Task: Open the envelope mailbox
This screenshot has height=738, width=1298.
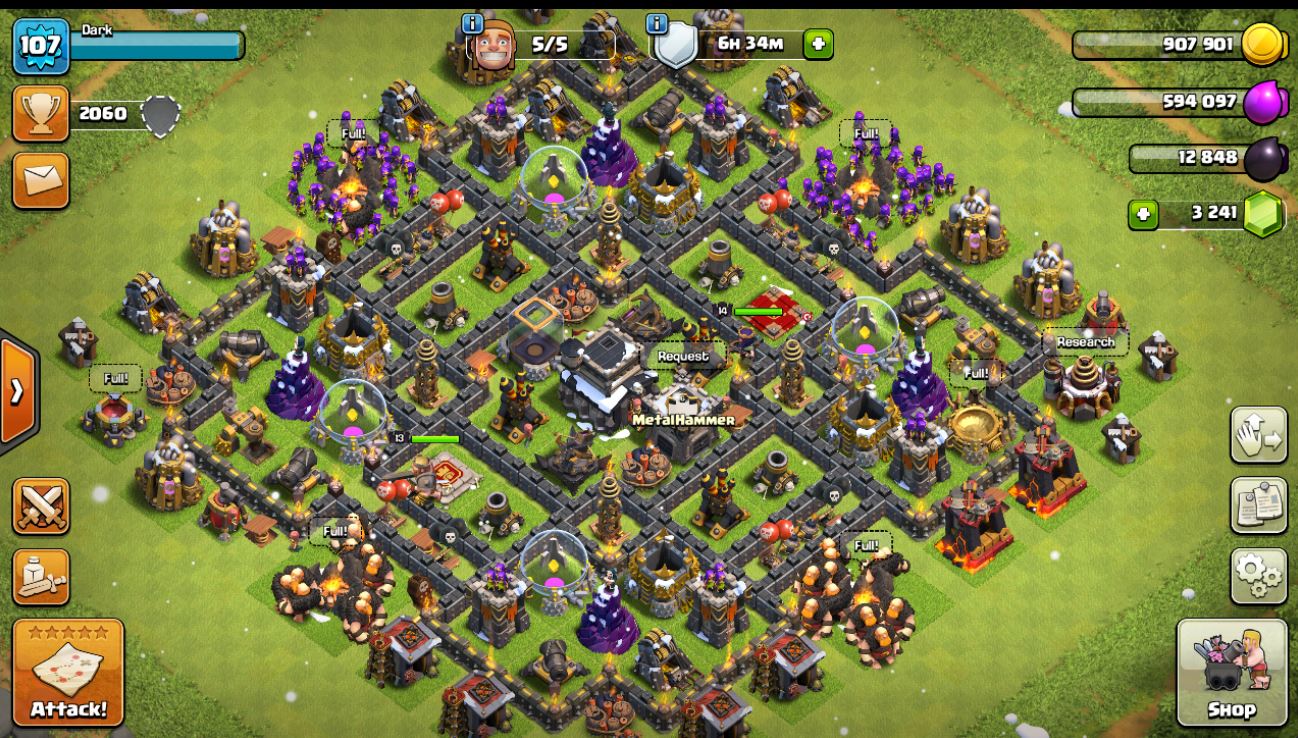Action: coord(41,180)
